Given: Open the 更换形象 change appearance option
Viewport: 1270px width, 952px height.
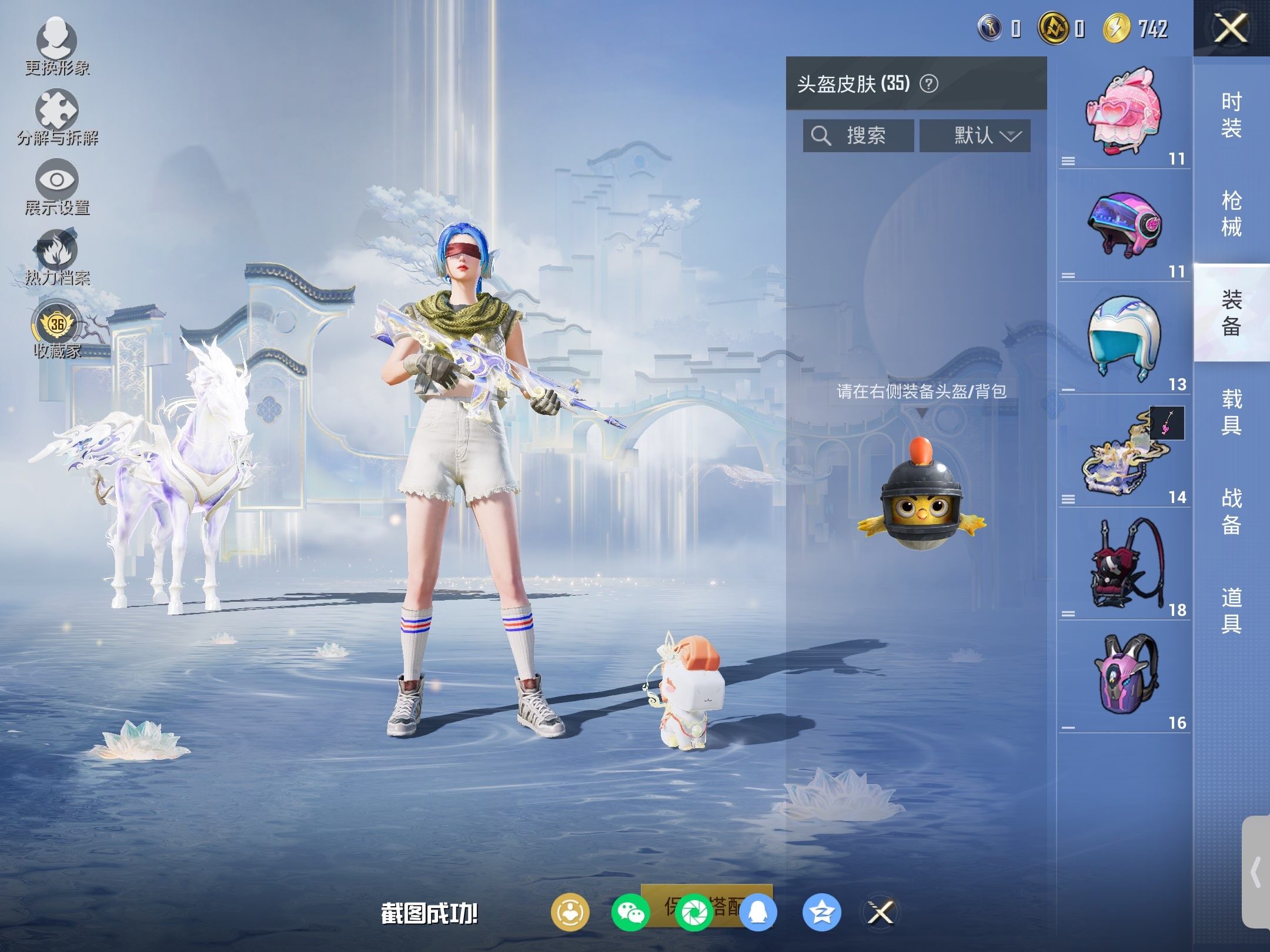Looking at the screenshot, I should [57, 47].
